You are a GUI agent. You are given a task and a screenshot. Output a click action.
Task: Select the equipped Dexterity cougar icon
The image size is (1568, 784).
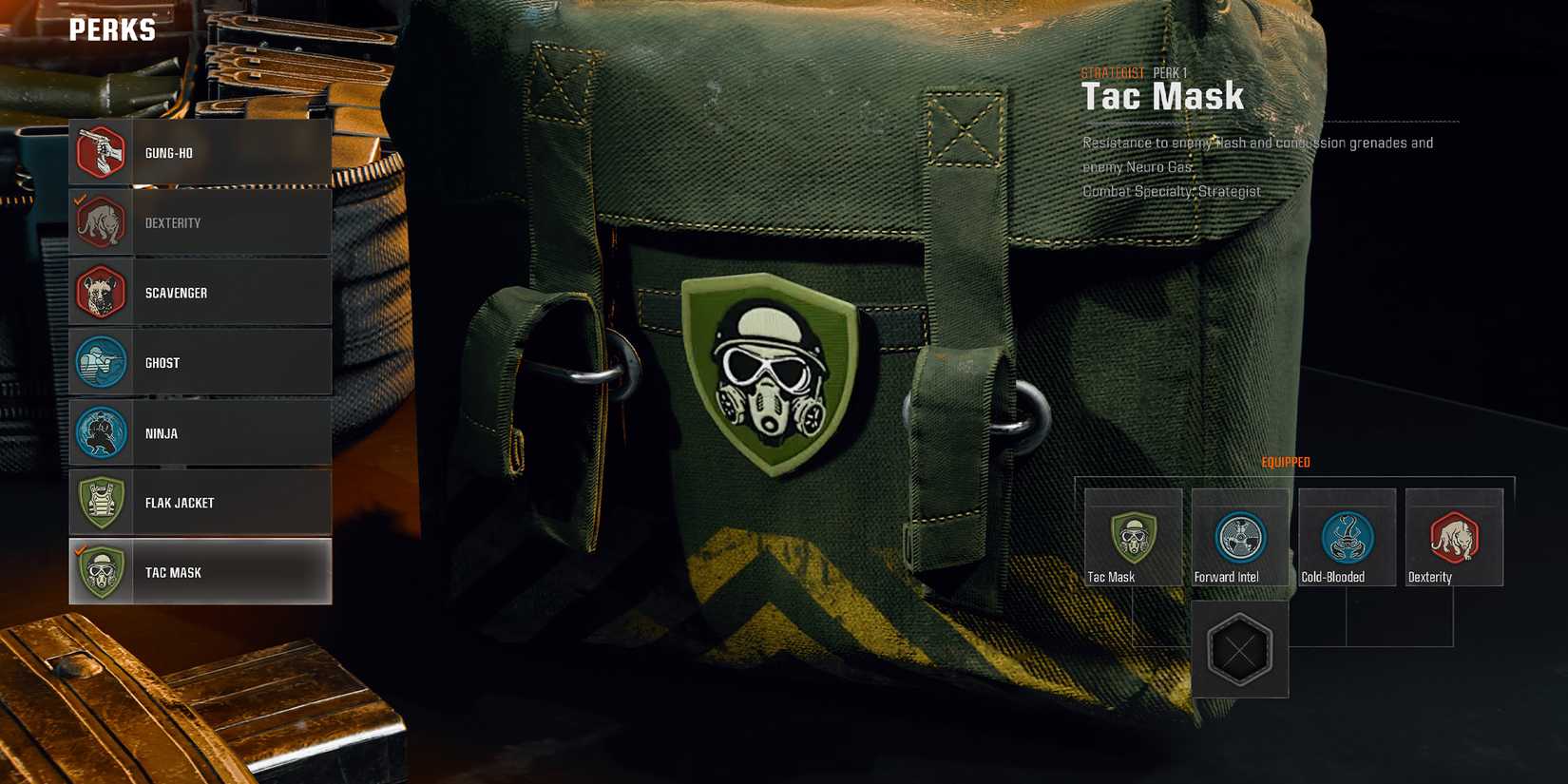(1454, 537)
